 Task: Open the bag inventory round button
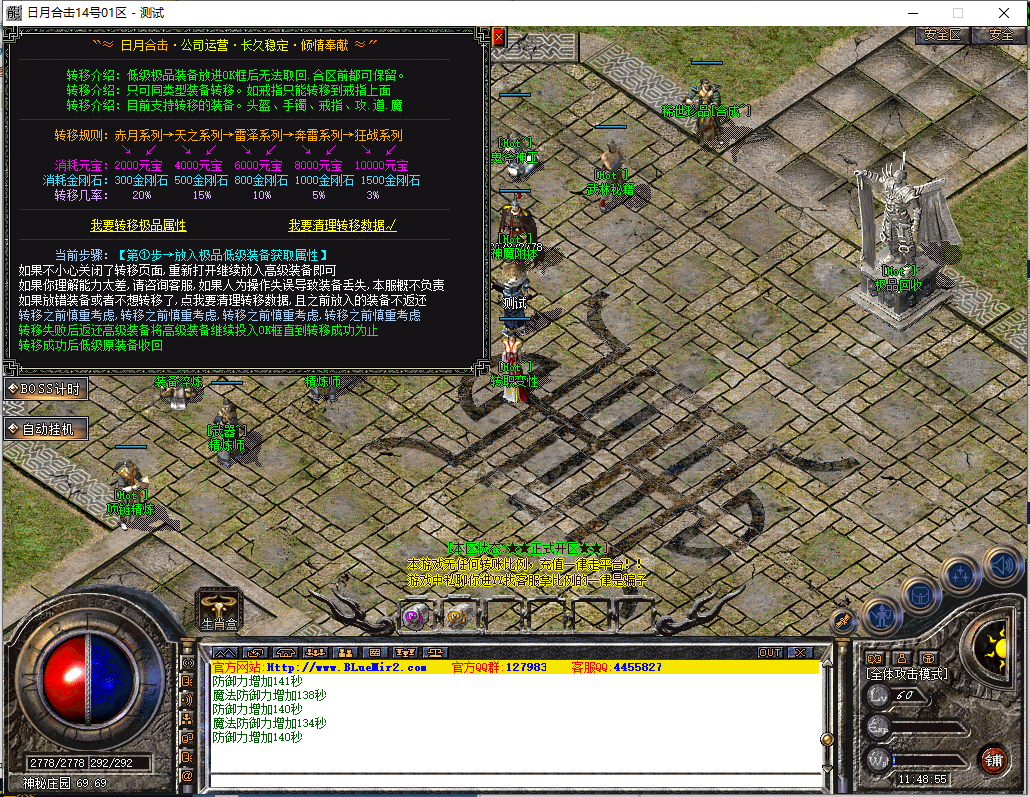click(x=920, y=596)
